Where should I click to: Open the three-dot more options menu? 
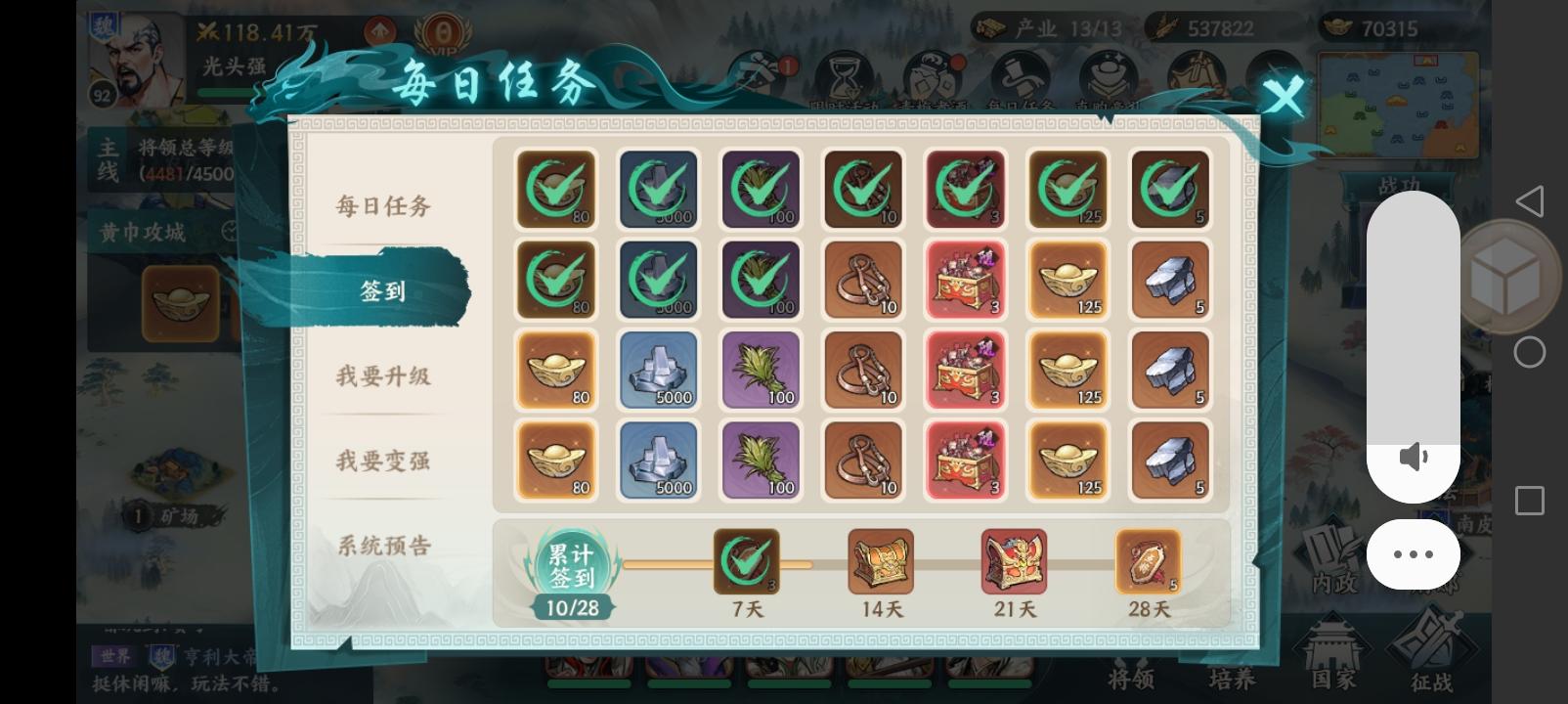click(1412, 554)
